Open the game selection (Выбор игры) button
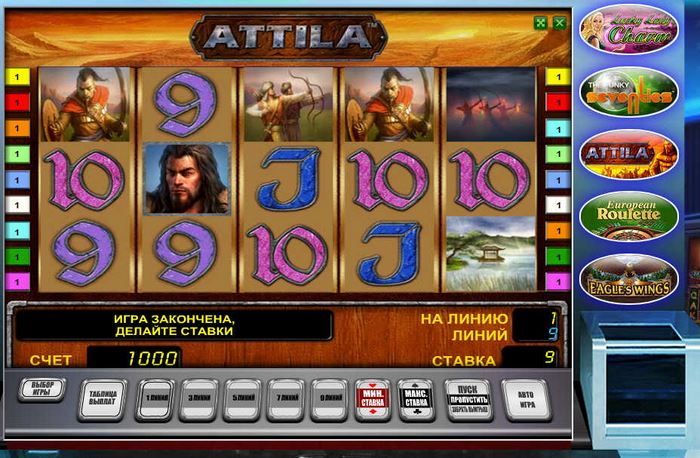700x458 pixels. coord(41,390)
